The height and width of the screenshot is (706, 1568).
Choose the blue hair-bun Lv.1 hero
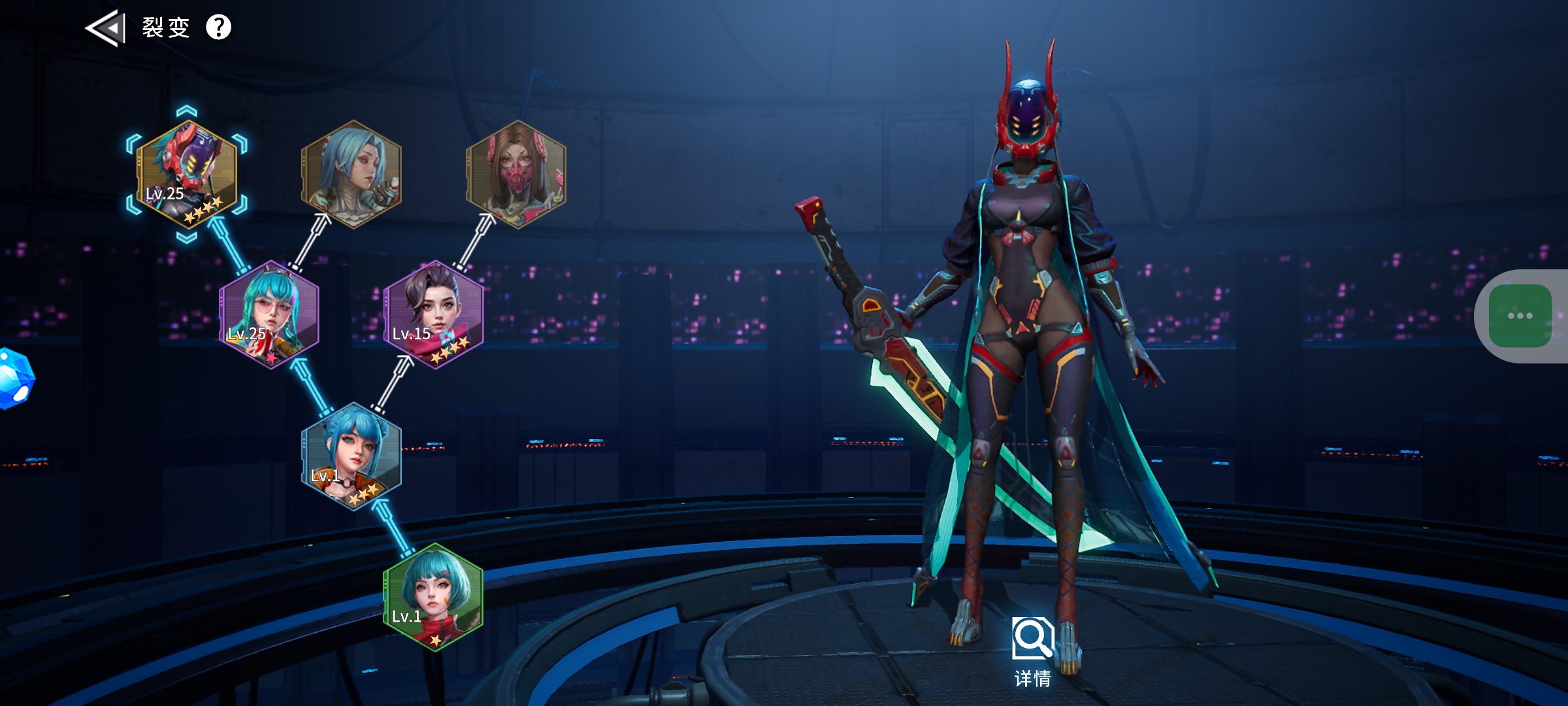tap(351, 456)
